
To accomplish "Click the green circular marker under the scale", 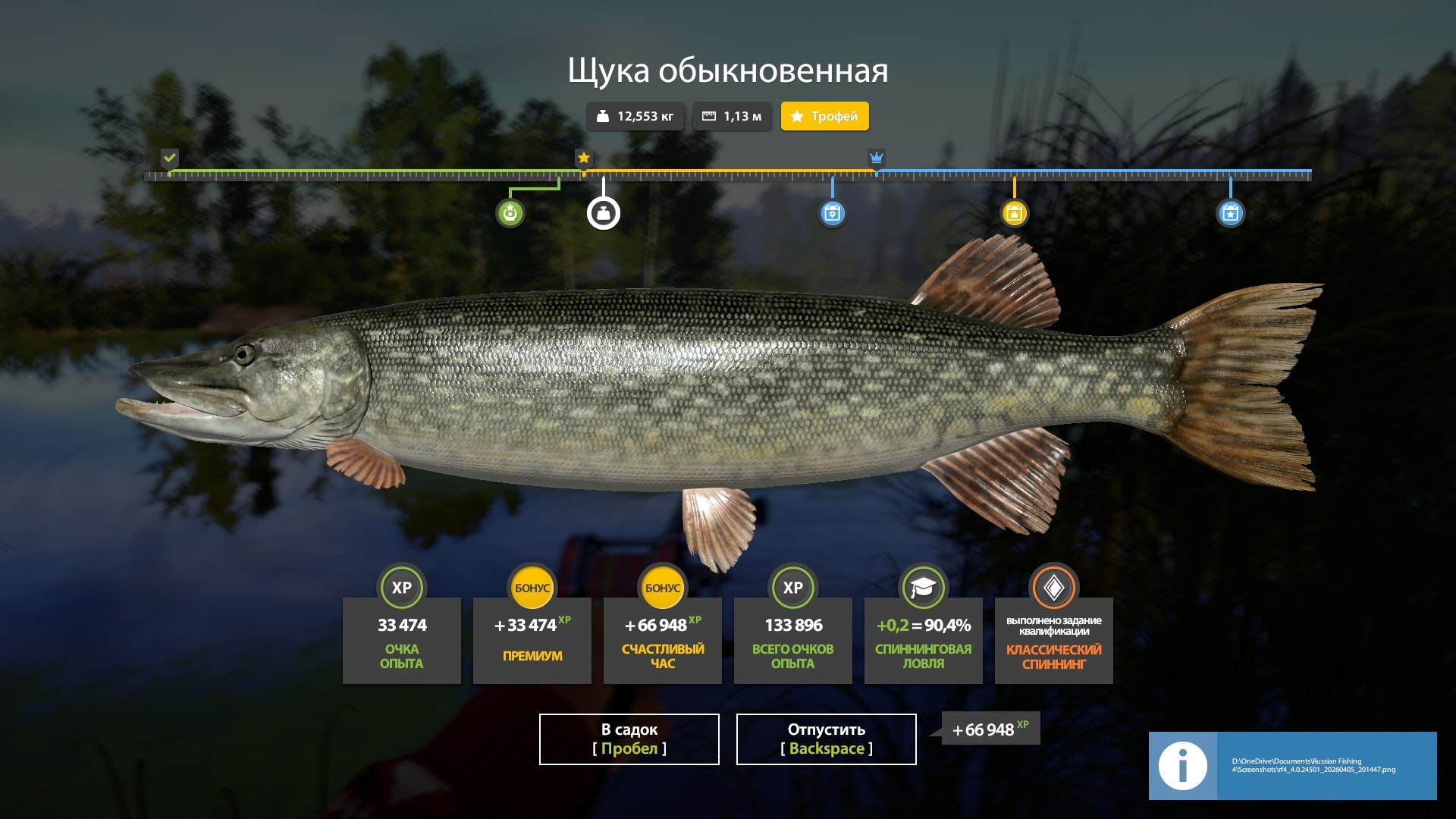I will click(510, 213).
